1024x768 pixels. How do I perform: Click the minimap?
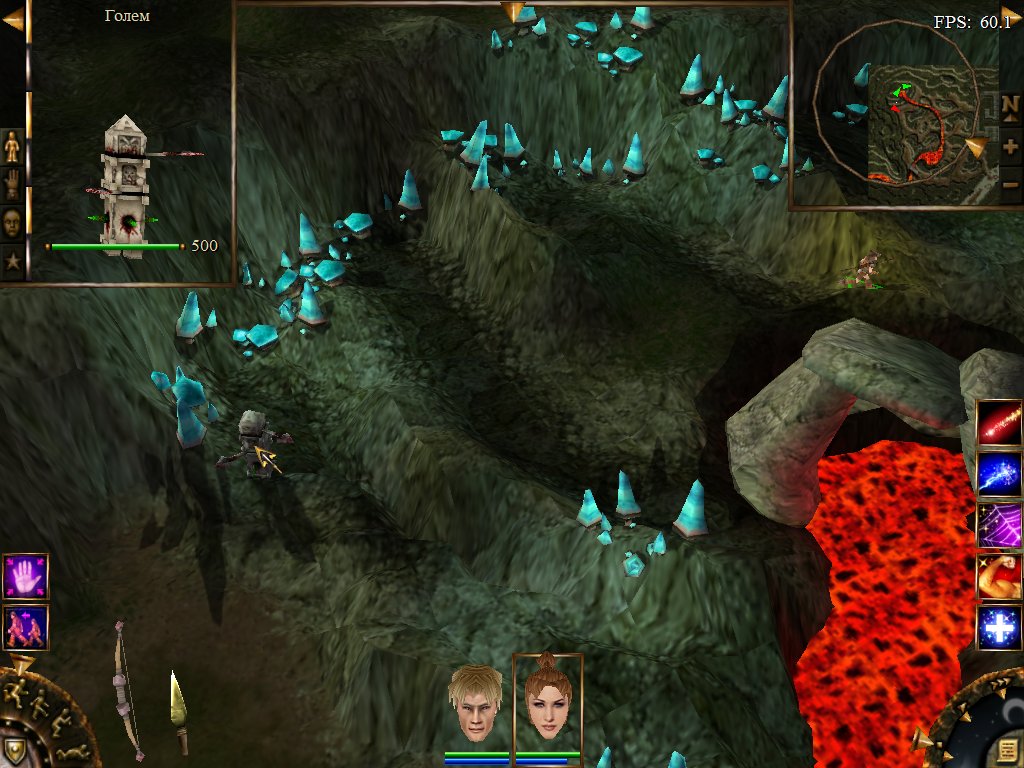pos(918,120)
